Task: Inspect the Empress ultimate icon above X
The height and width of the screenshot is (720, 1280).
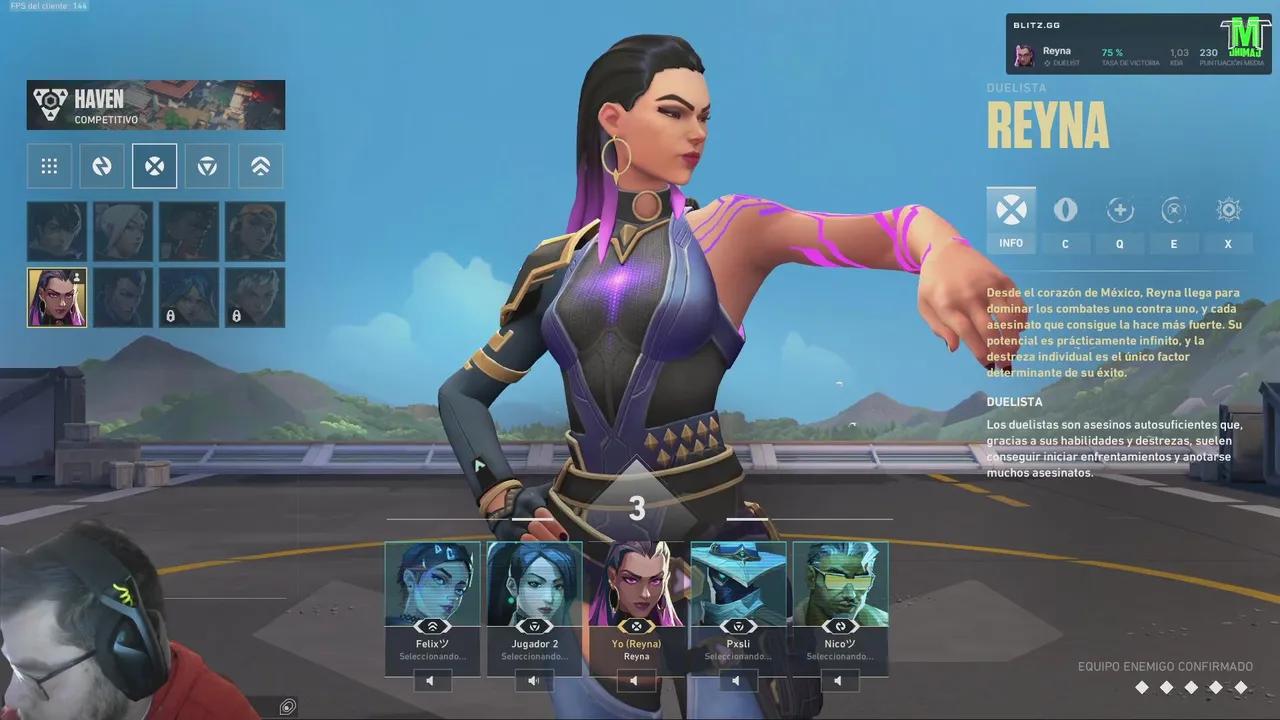Action: 1227,210
